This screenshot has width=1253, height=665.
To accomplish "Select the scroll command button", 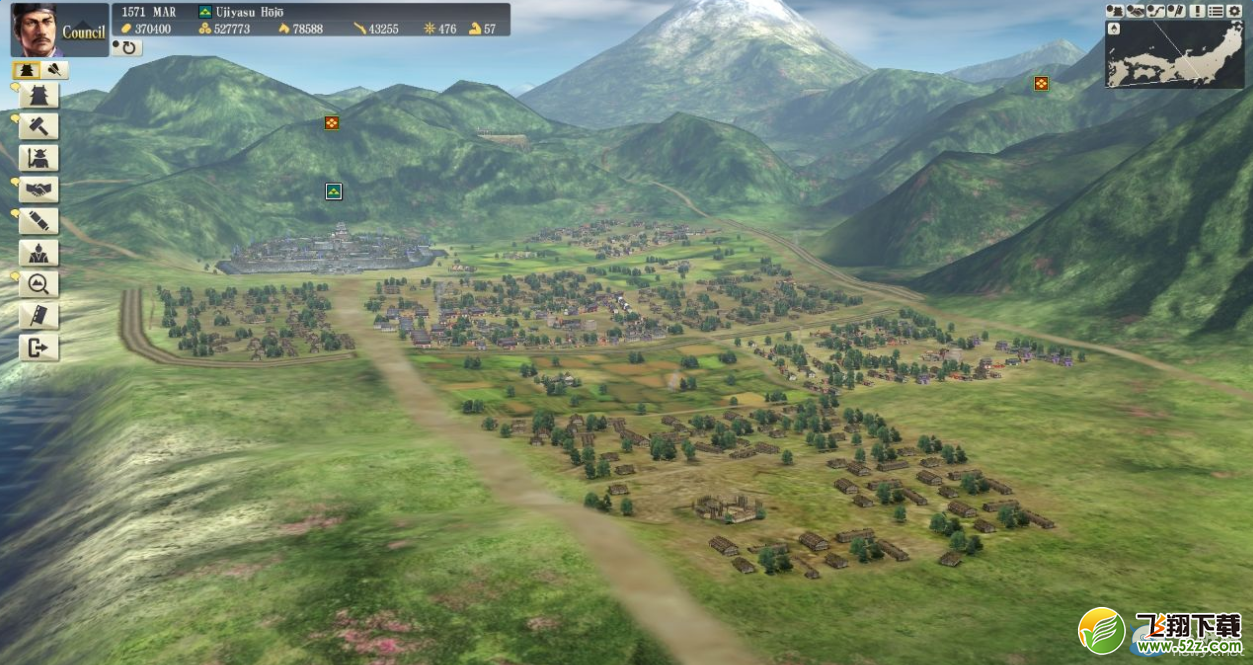I will point(39,221).
